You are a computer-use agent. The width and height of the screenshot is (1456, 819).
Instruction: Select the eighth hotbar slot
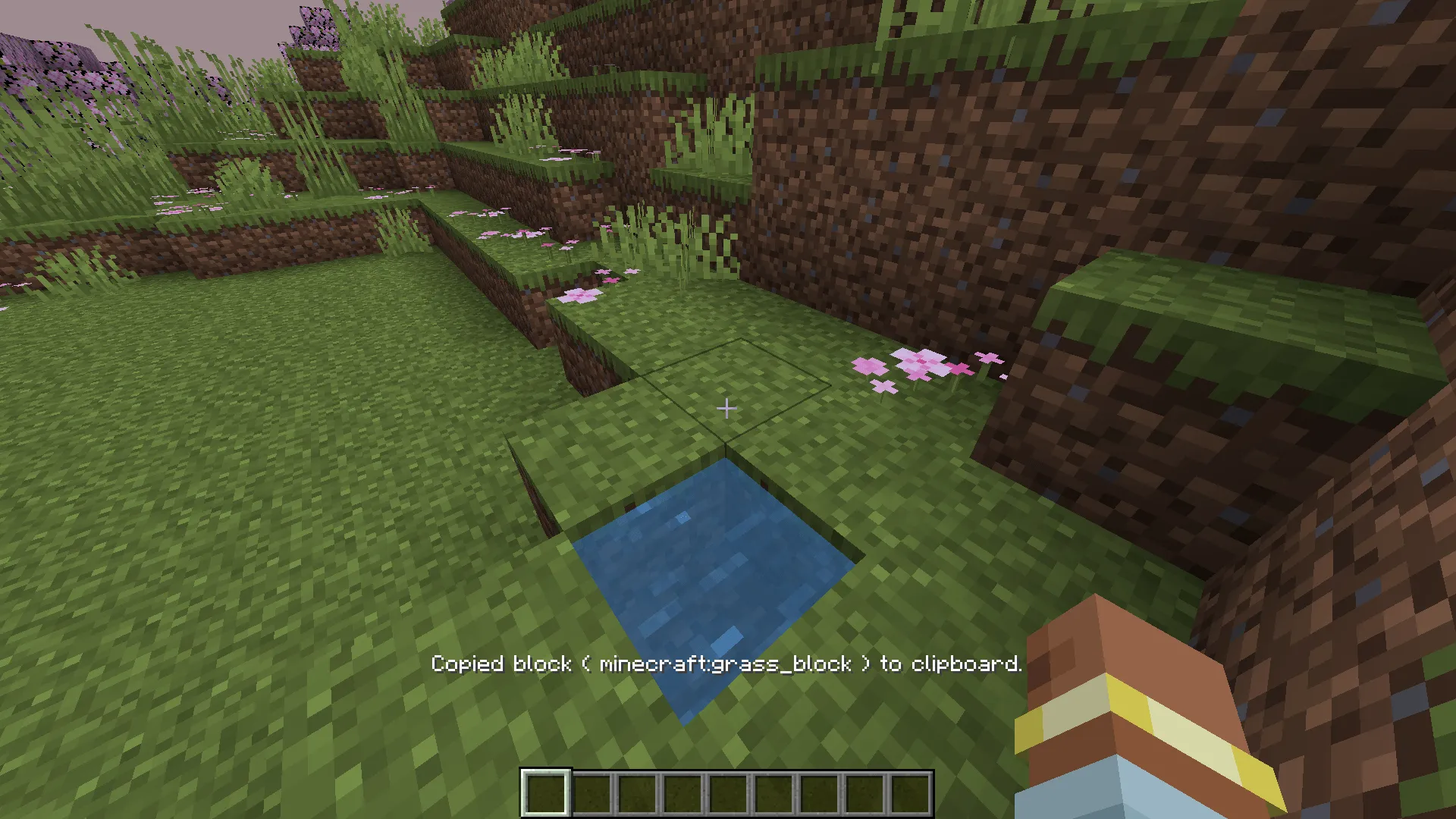click(x=865, y=795)
